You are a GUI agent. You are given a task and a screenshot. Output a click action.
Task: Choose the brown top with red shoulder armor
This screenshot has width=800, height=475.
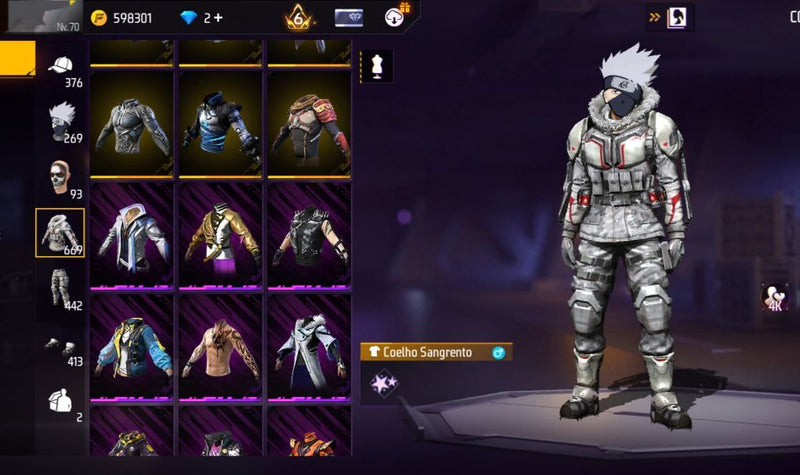pyautogui.click(x=308, y=124)
